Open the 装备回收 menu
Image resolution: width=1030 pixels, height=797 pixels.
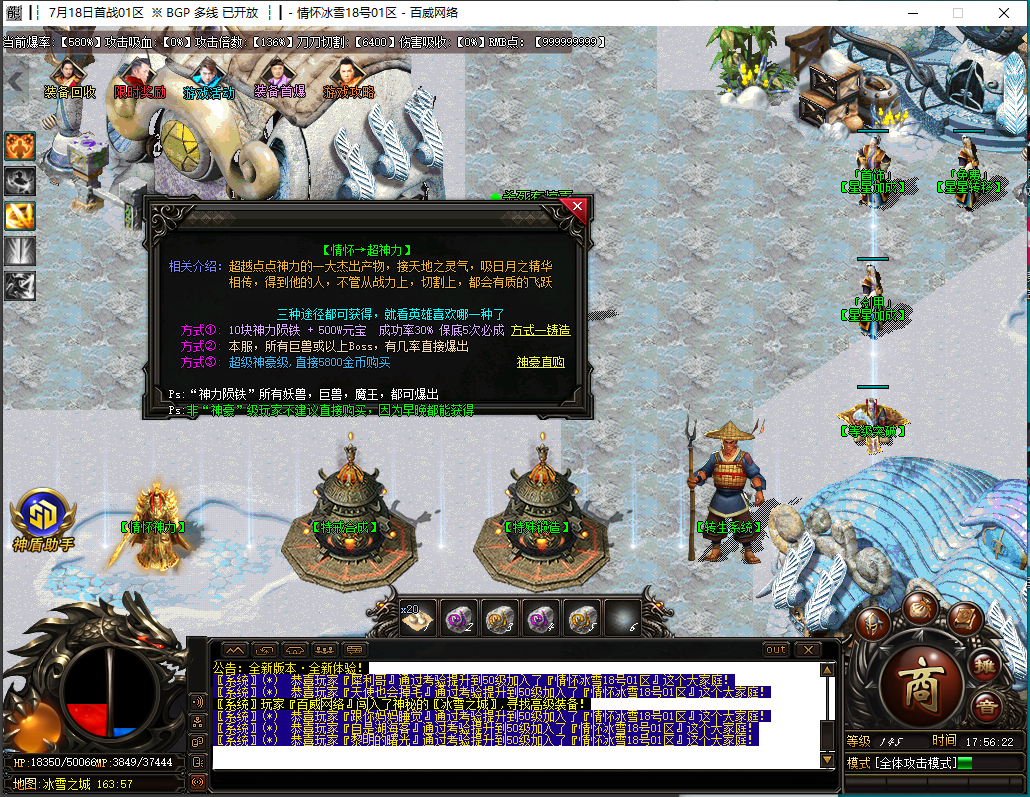click(x=69, y=79)
